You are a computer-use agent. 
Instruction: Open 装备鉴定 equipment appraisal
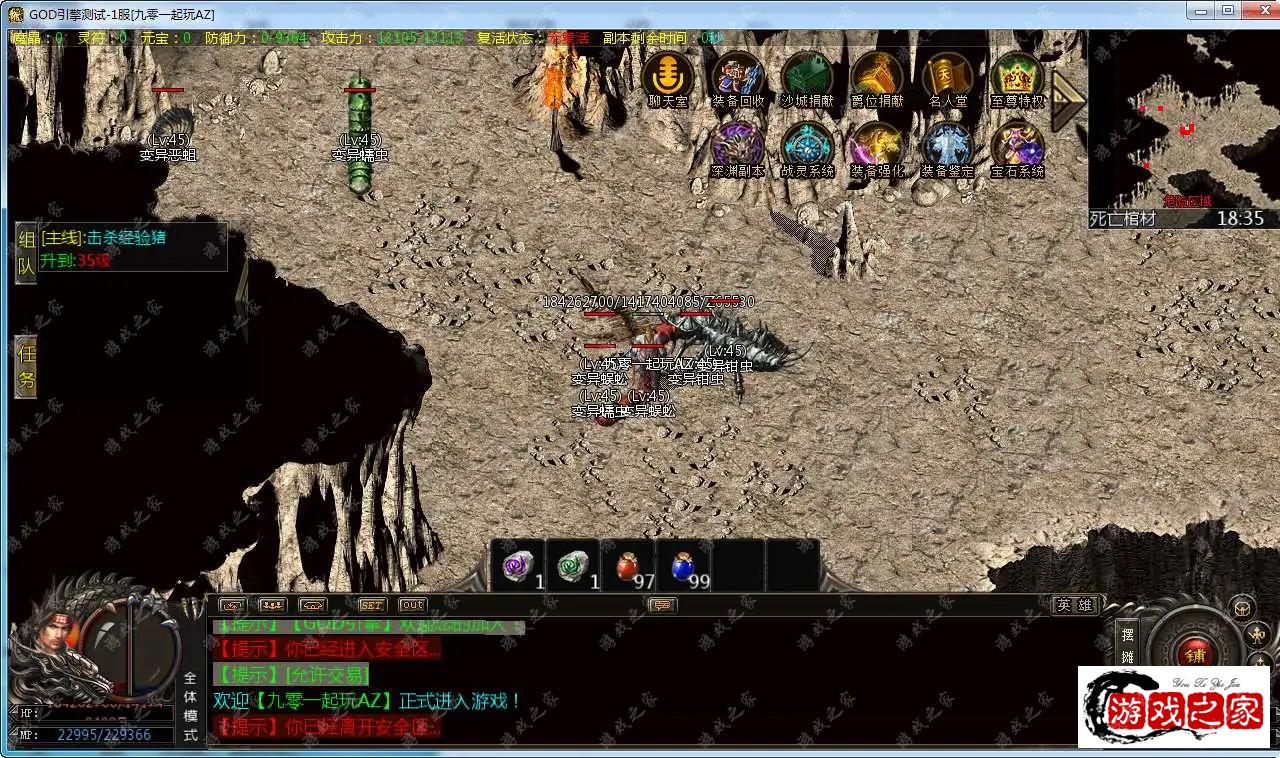coord(947,147)
